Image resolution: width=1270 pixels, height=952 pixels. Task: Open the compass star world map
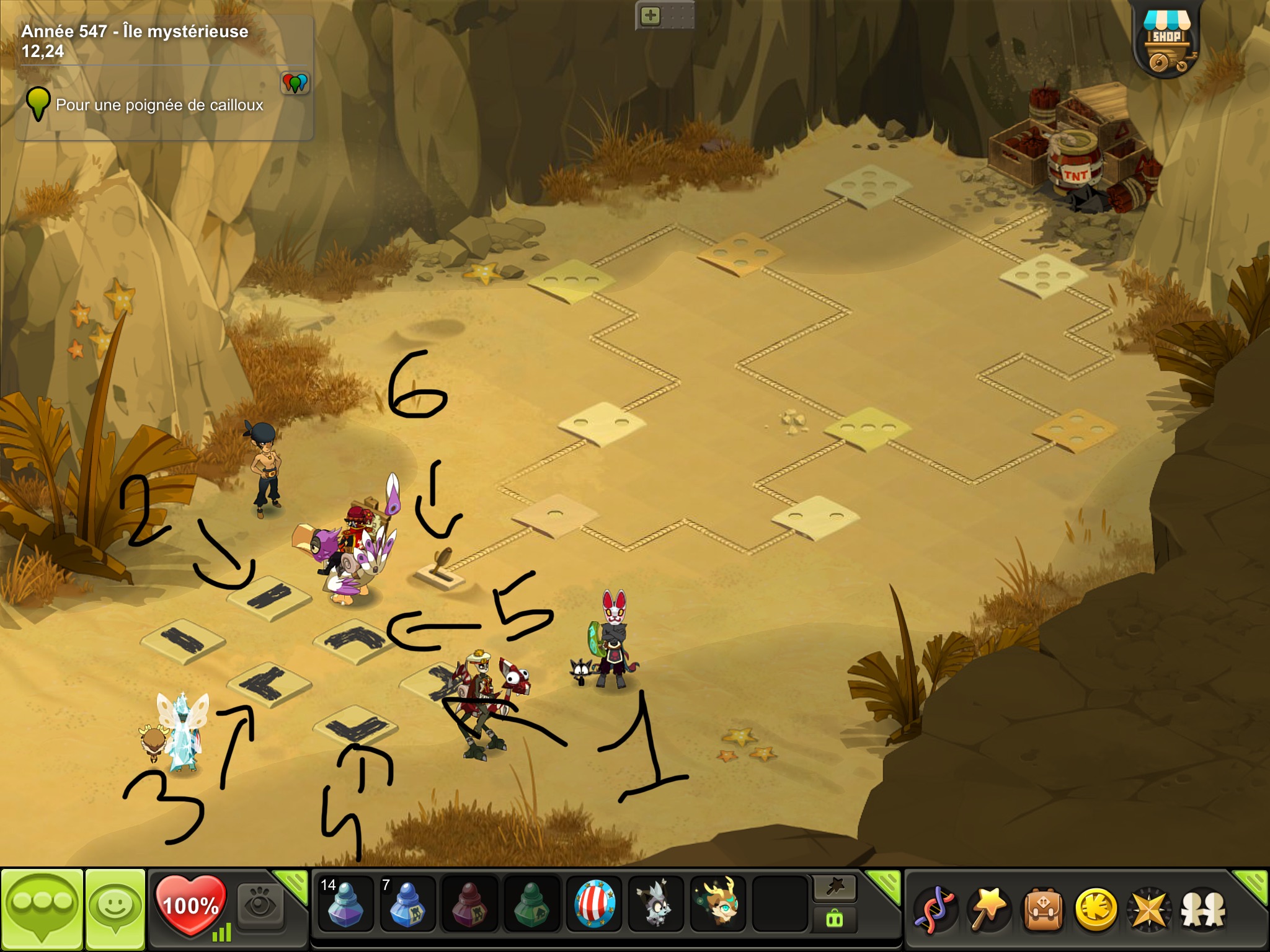[x=1149, y=909]
